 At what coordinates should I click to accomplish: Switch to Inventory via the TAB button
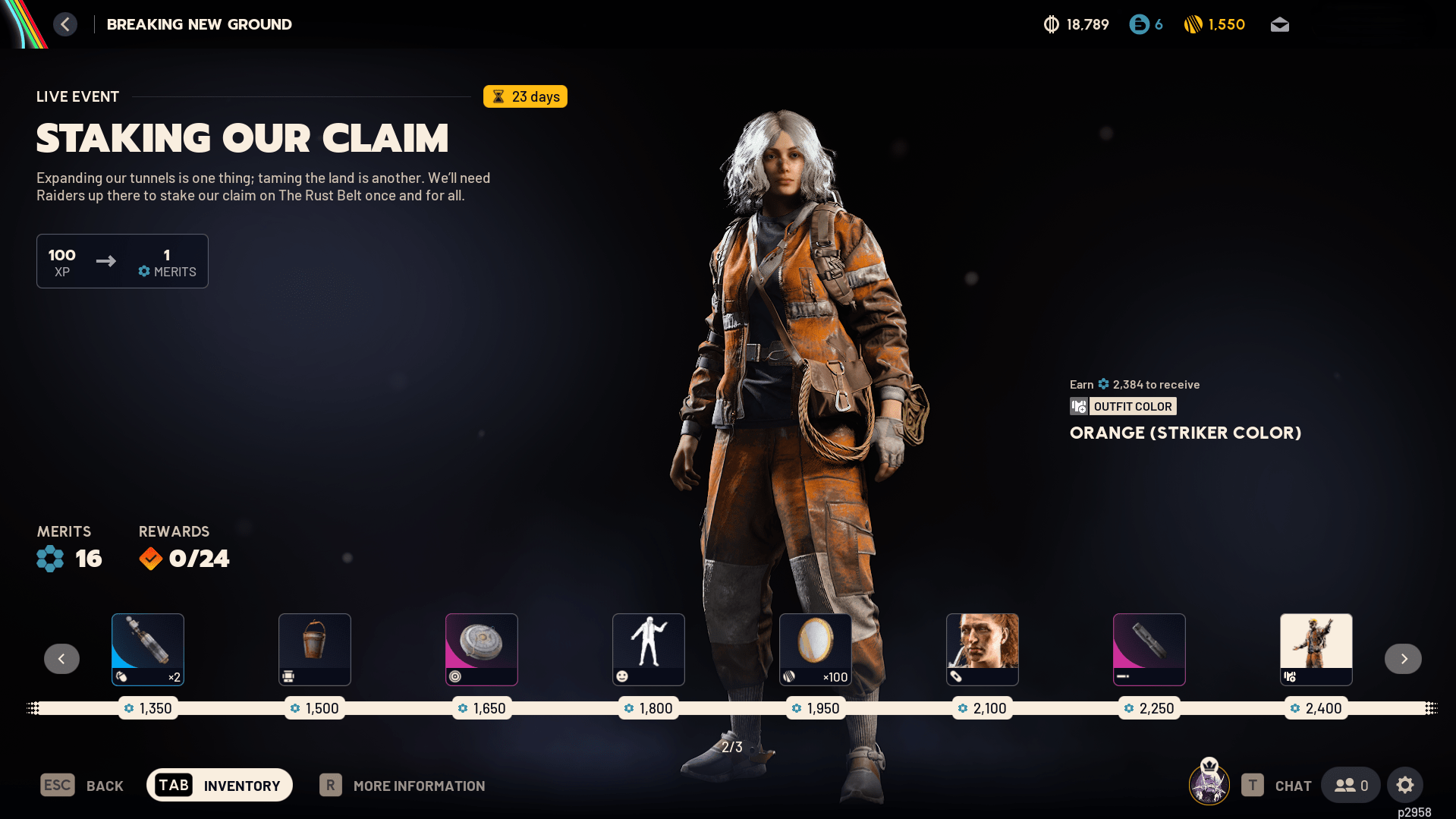point(219,785)
